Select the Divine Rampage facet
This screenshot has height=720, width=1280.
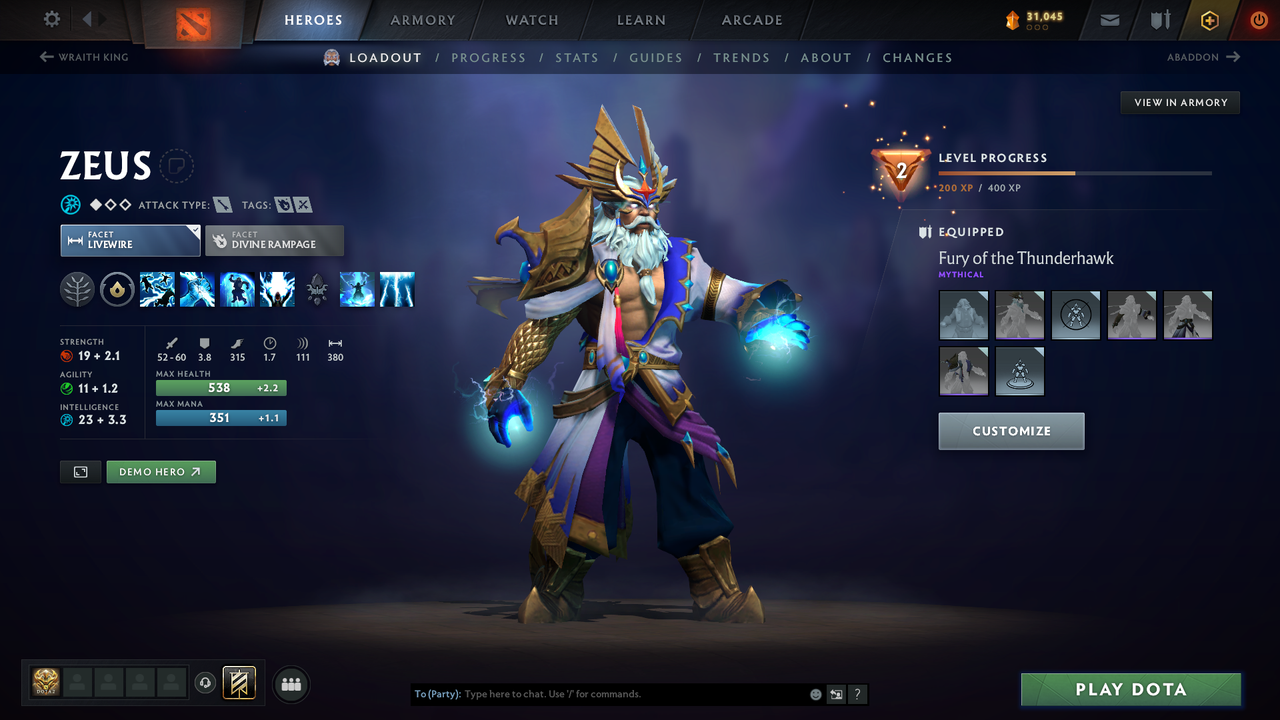[274, 240]
